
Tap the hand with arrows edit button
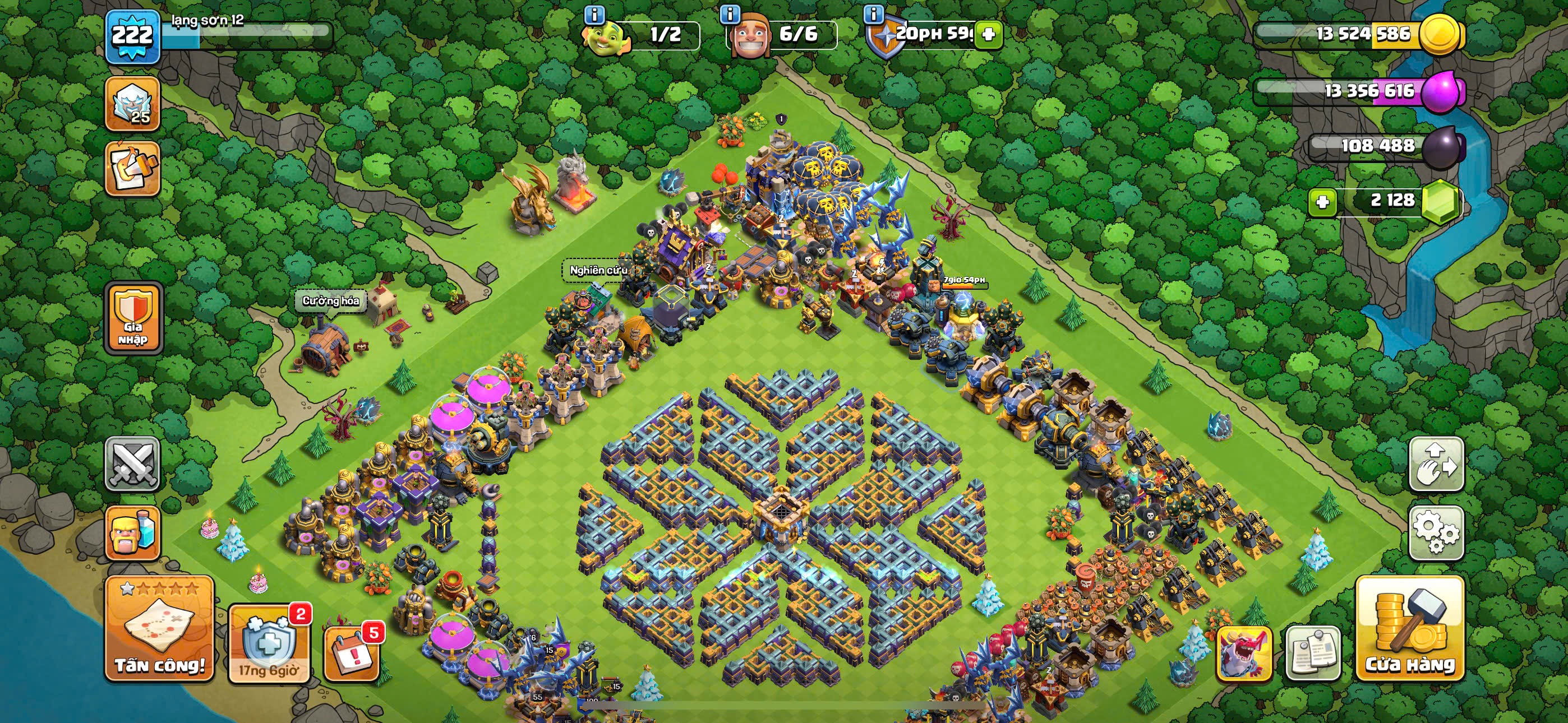pyautogui.click(x=1436, y=465)
